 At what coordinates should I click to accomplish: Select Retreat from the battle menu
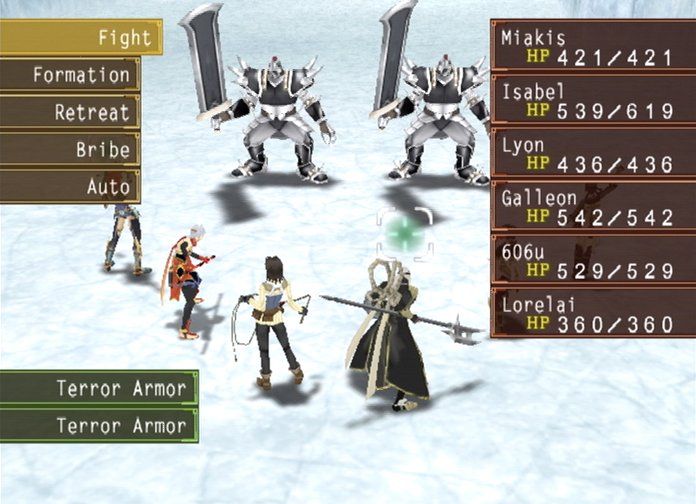pos(68,112)
